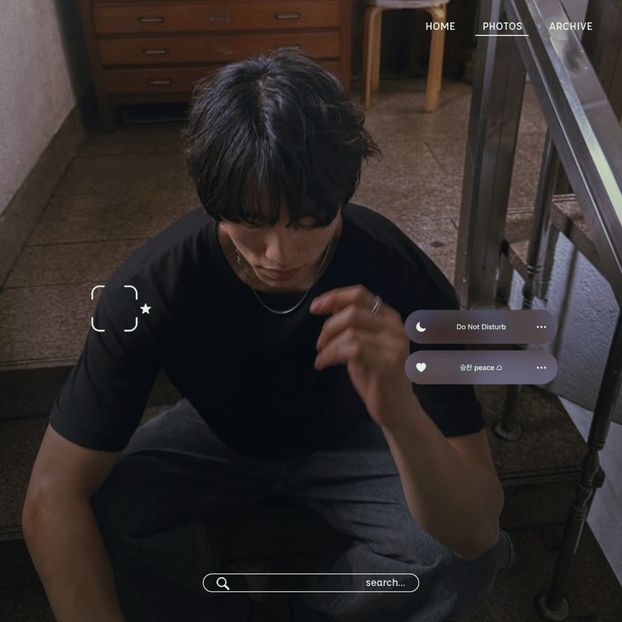Click the white star icon
622x622 pixels.
coord(145,309)
